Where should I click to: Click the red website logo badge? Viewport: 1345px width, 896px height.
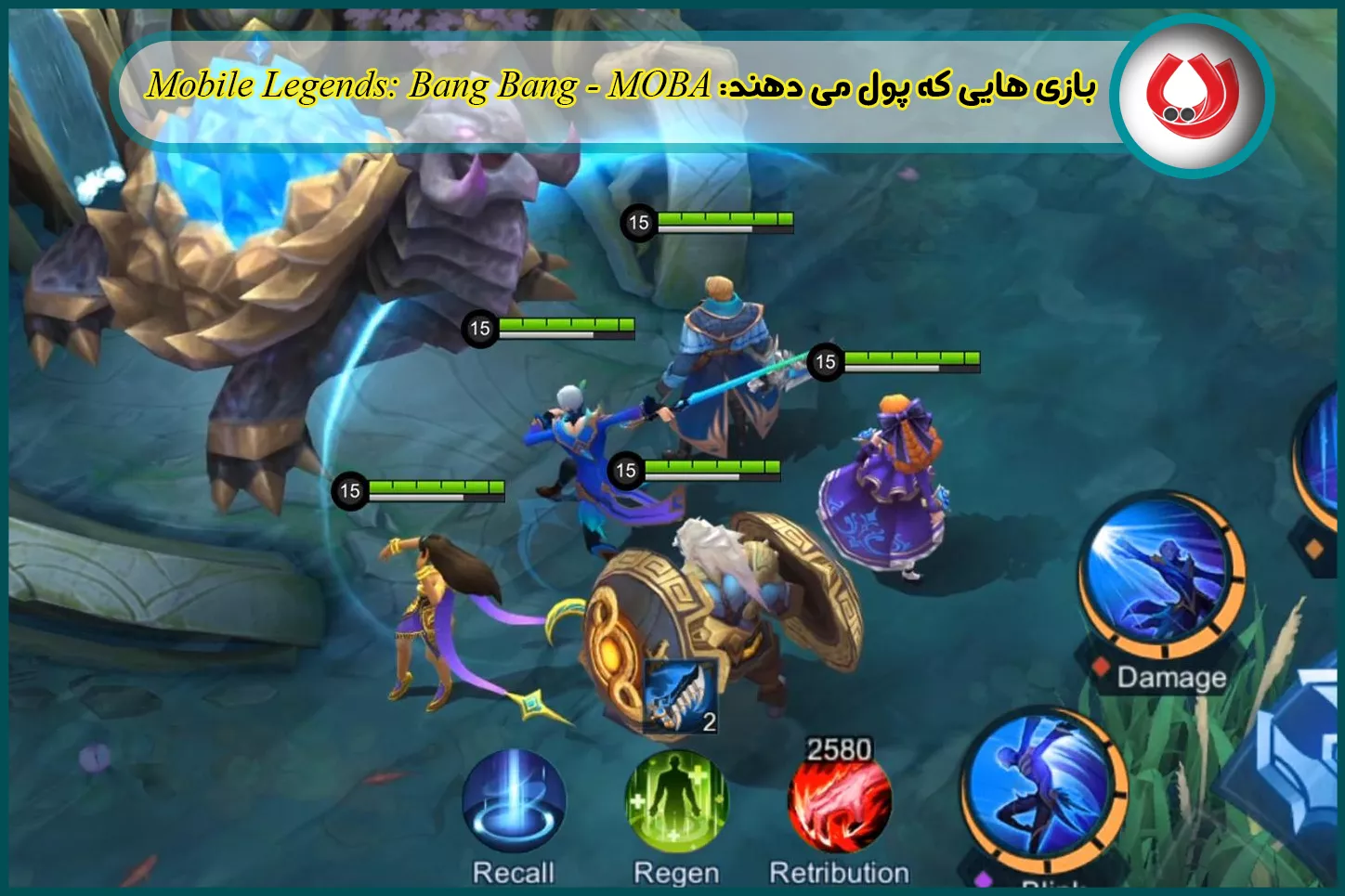[x=1190, y=93]
